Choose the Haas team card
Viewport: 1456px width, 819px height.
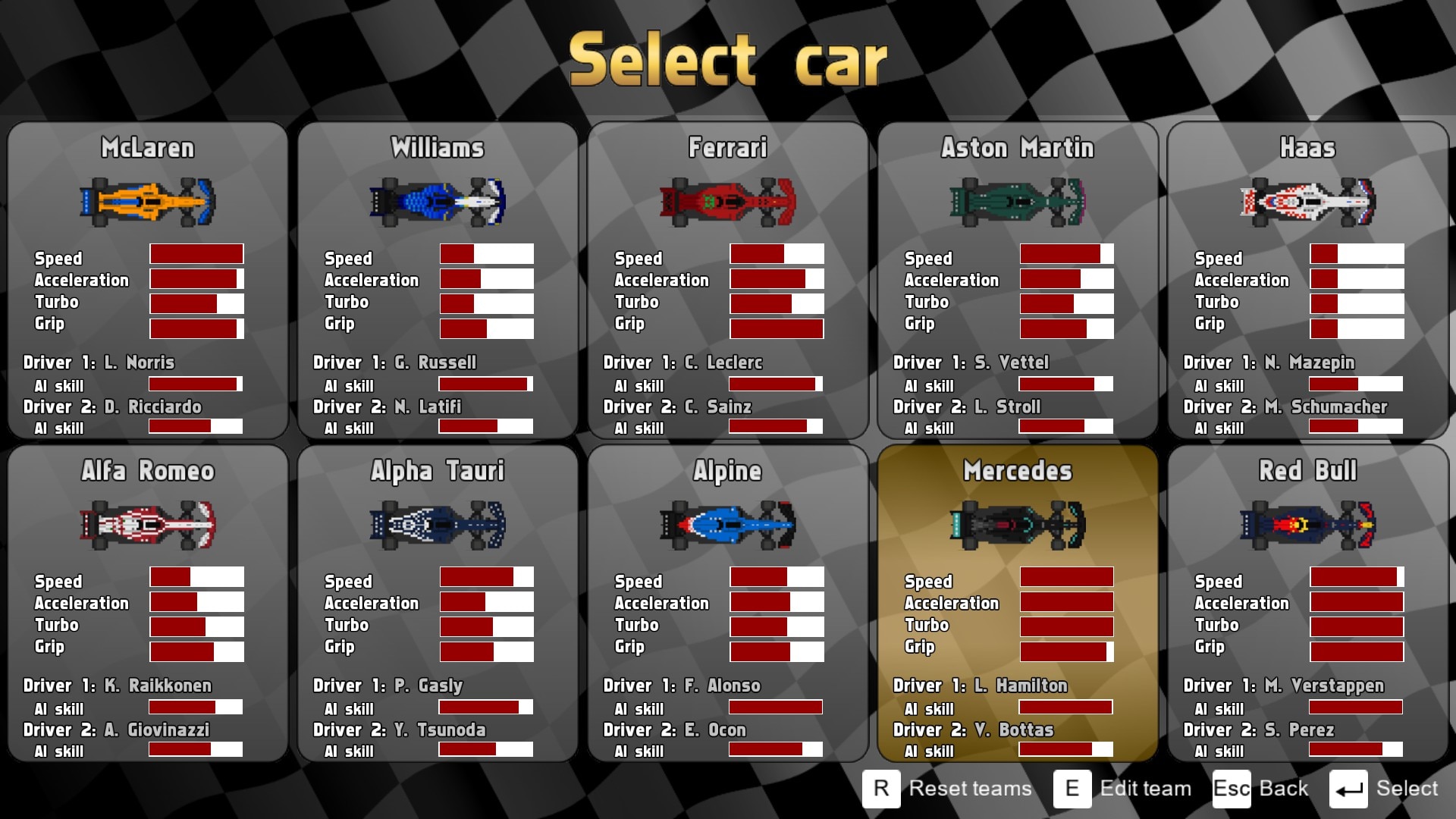click(1307, 281)
